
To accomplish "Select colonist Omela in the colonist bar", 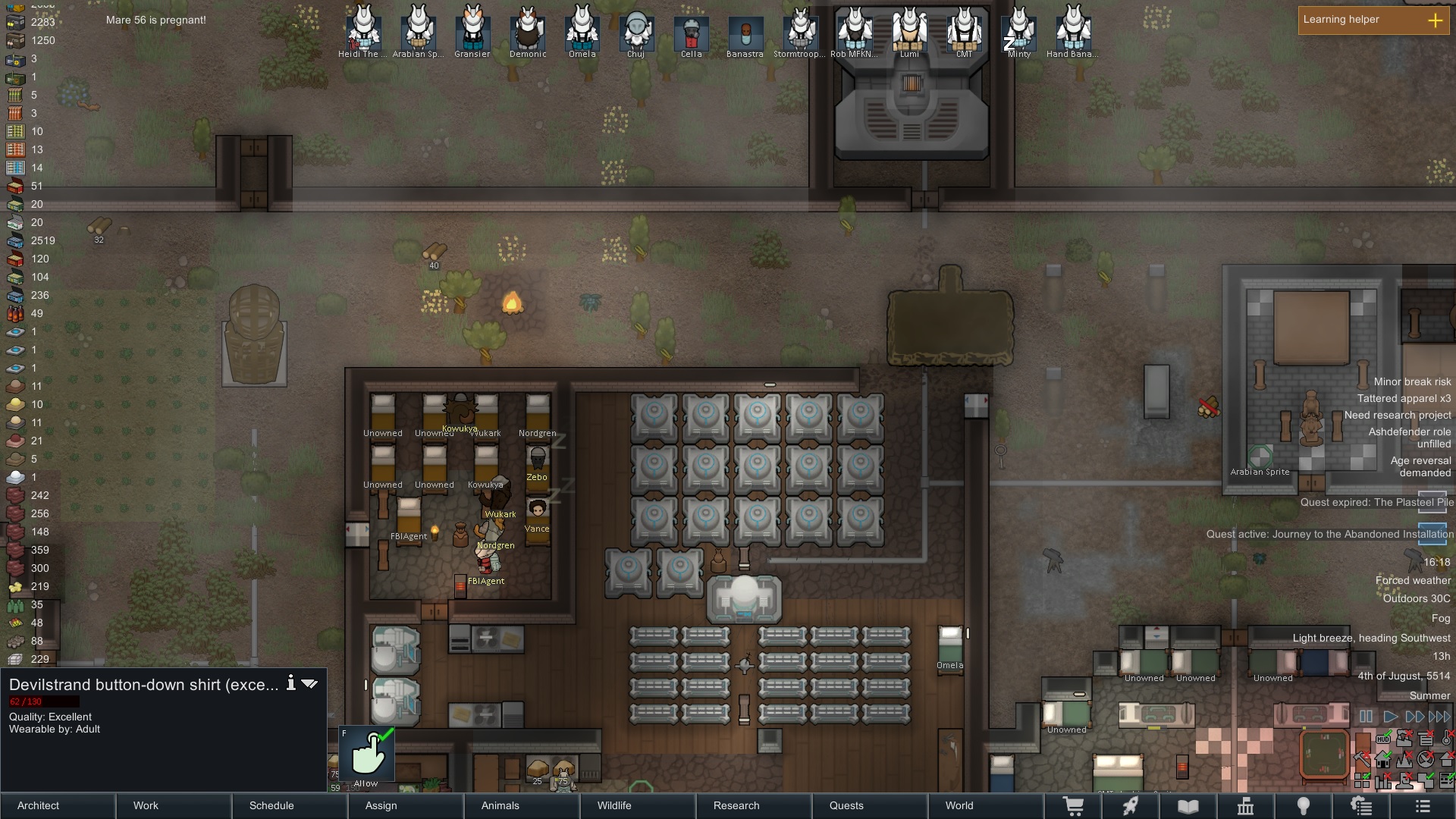I will (x=582, y=32).
